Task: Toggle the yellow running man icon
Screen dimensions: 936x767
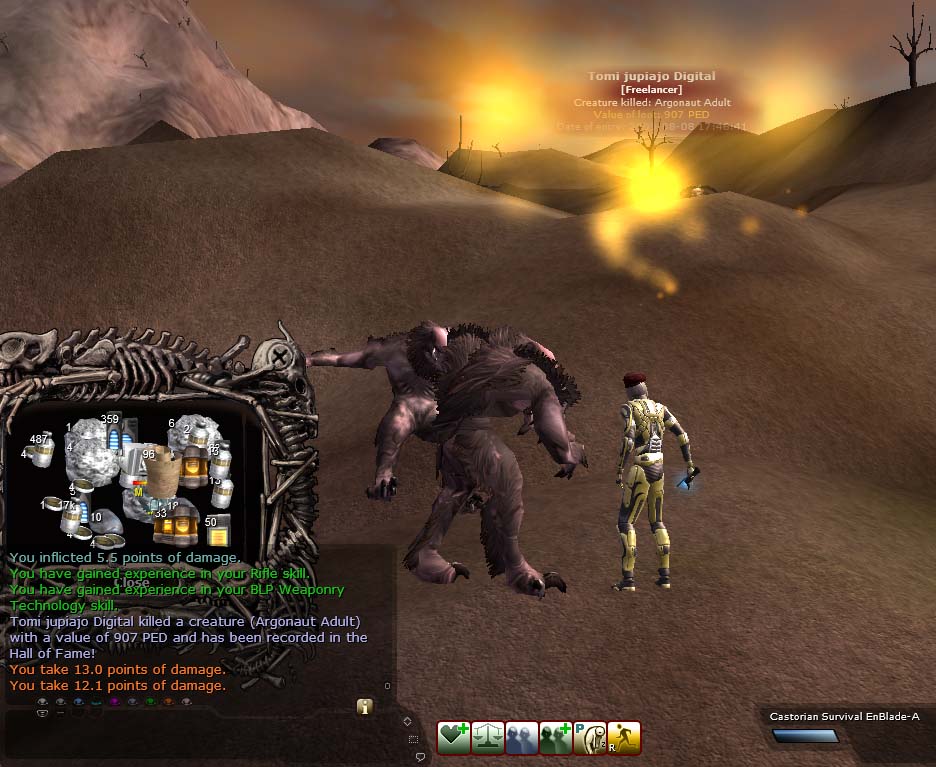Action: (x=624, y=738)
